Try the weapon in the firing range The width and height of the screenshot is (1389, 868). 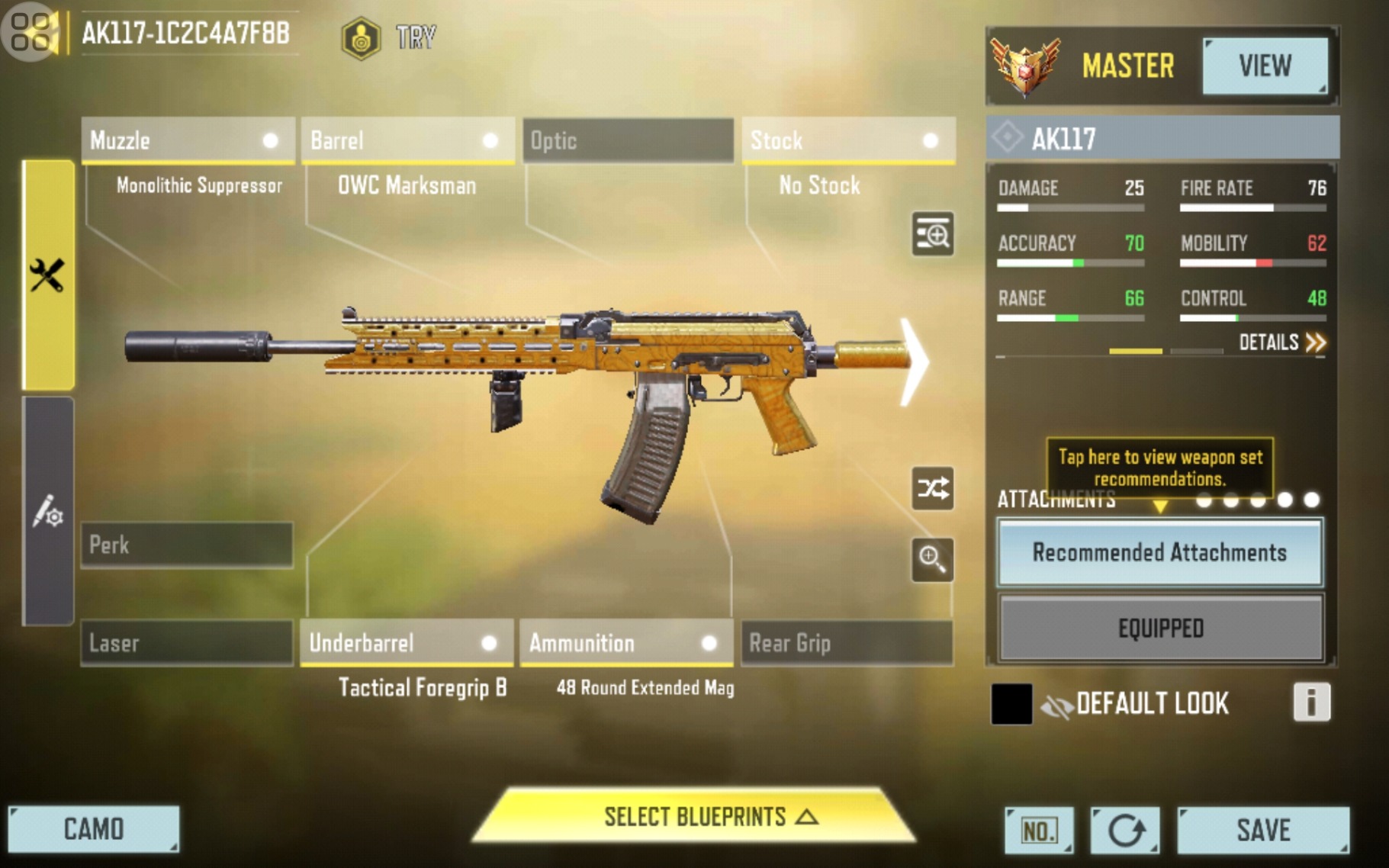[389, 37]
